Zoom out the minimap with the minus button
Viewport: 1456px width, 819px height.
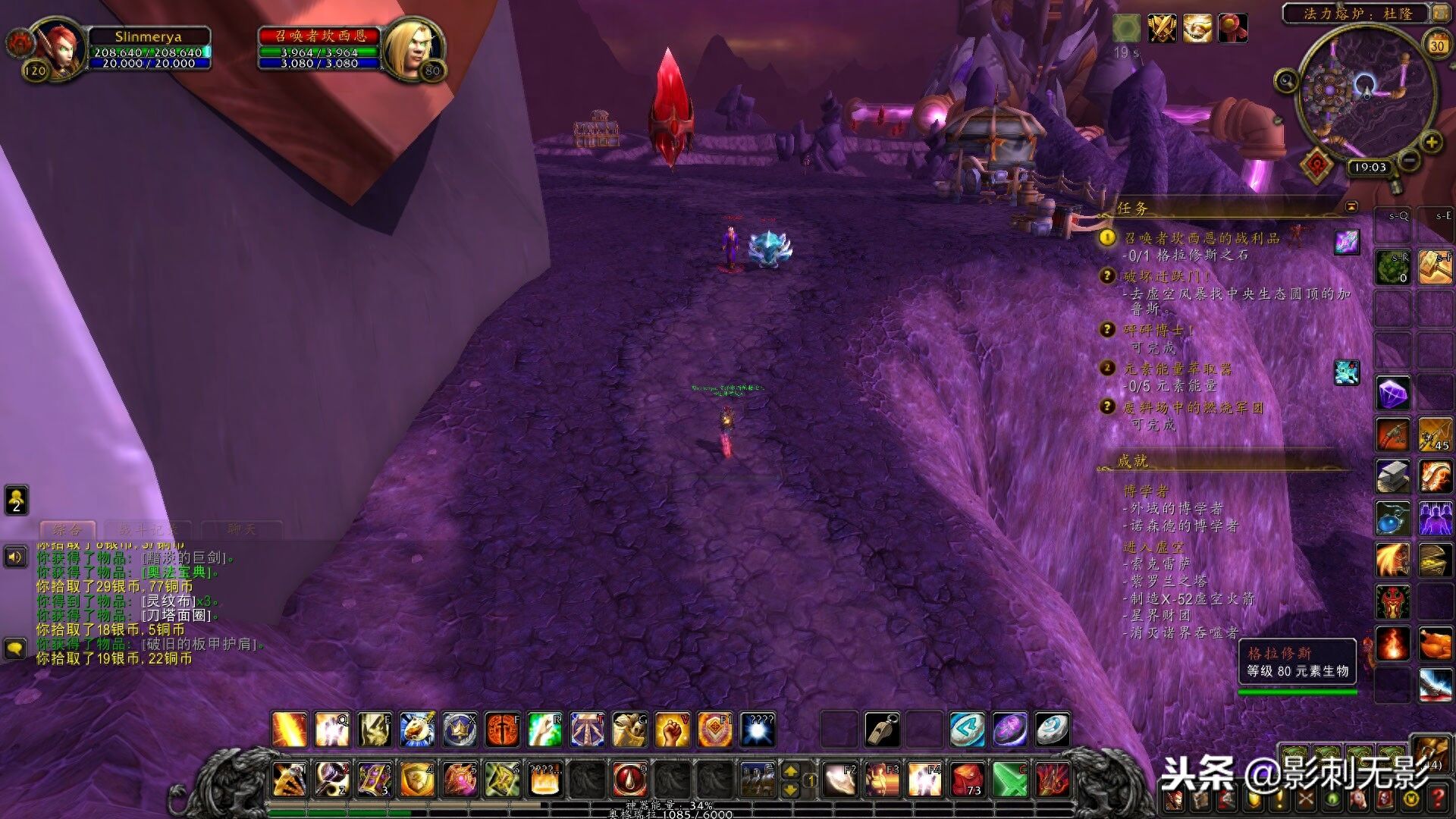click(x=1408, y=160)
